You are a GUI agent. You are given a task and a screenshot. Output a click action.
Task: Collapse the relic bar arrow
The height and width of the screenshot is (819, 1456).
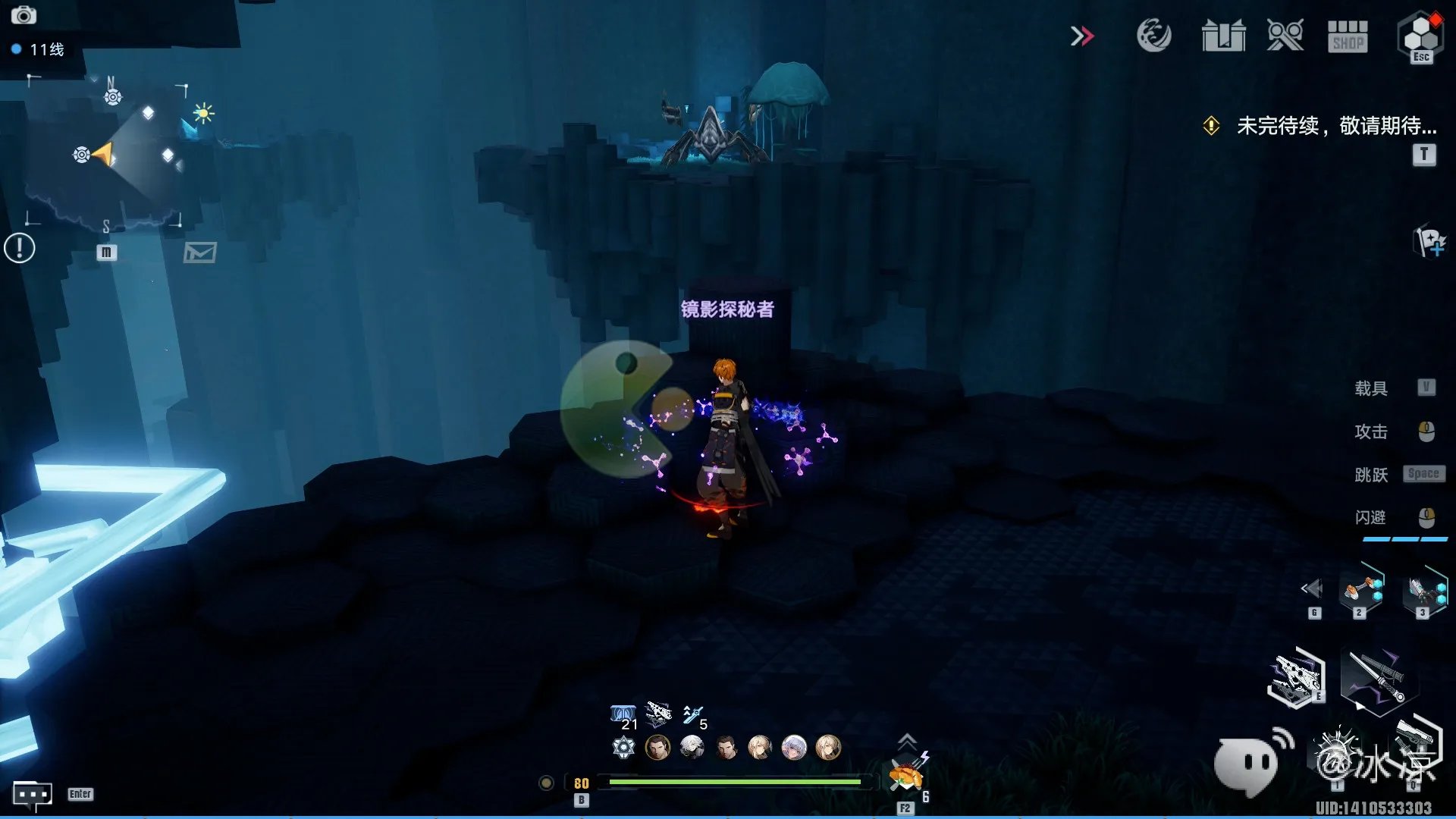(1312, 588)
